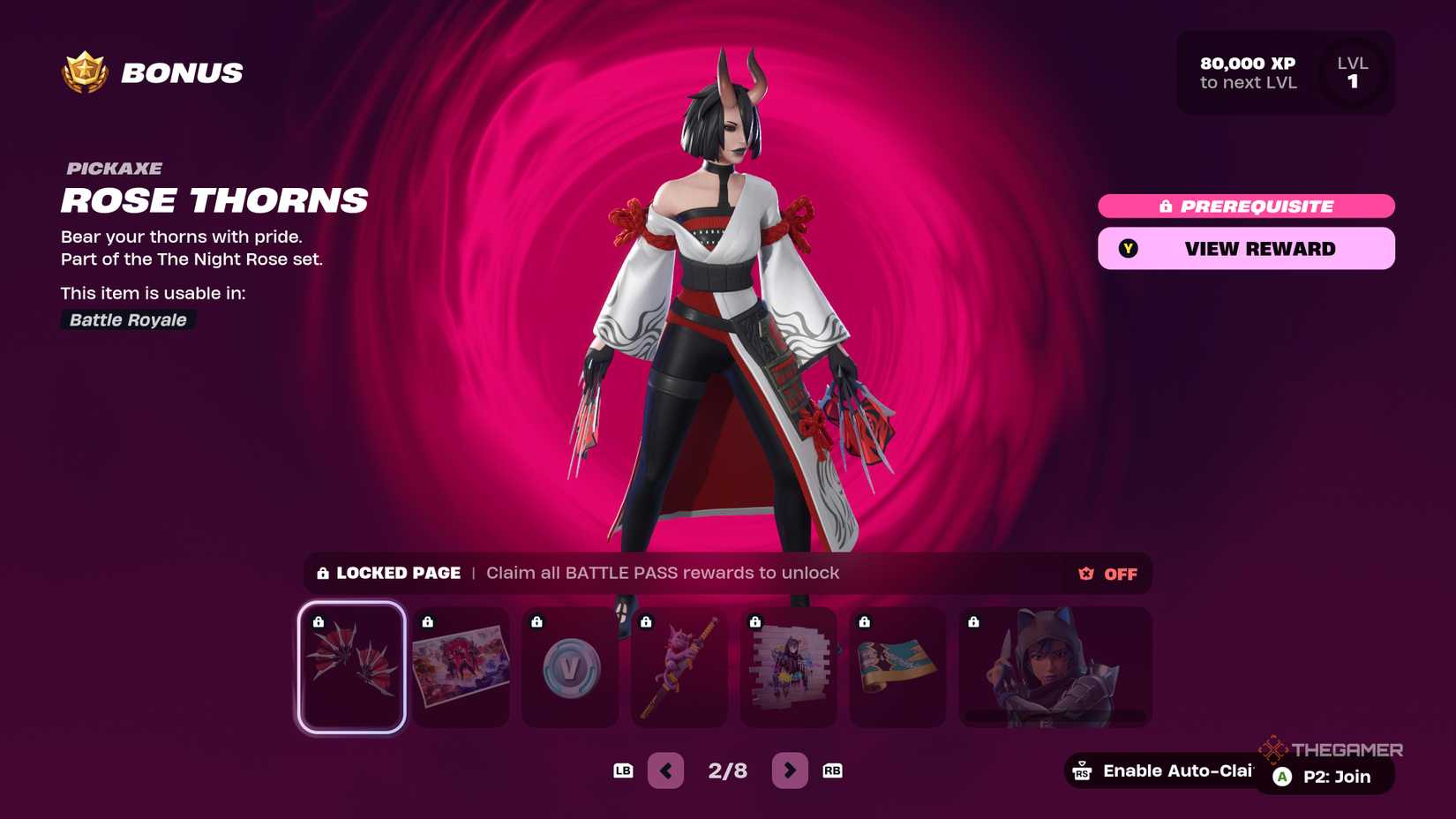Screen dimensions: 1456x819
Task: Advance to the next rewards page
Action: tap(791, 770)
